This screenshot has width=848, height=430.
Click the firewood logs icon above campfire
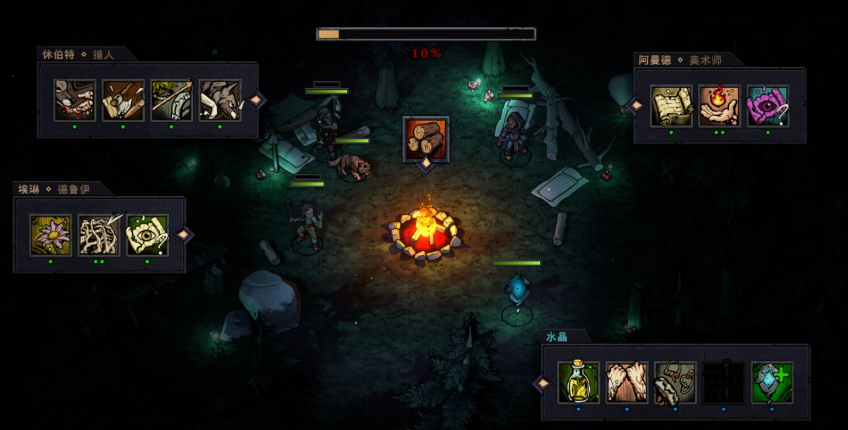pyautogui.click(x=425, y=138)
